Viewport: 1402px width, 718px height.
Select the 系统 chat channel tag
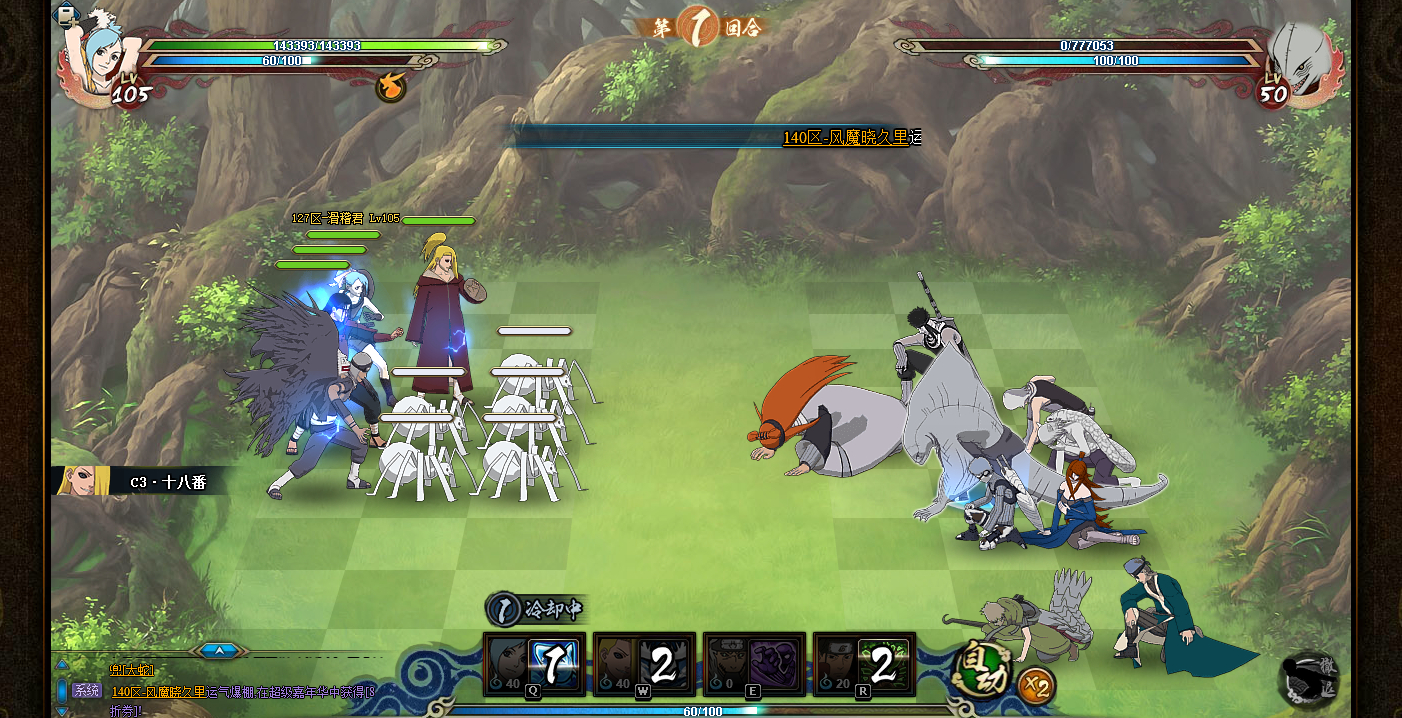pos(86,690)
